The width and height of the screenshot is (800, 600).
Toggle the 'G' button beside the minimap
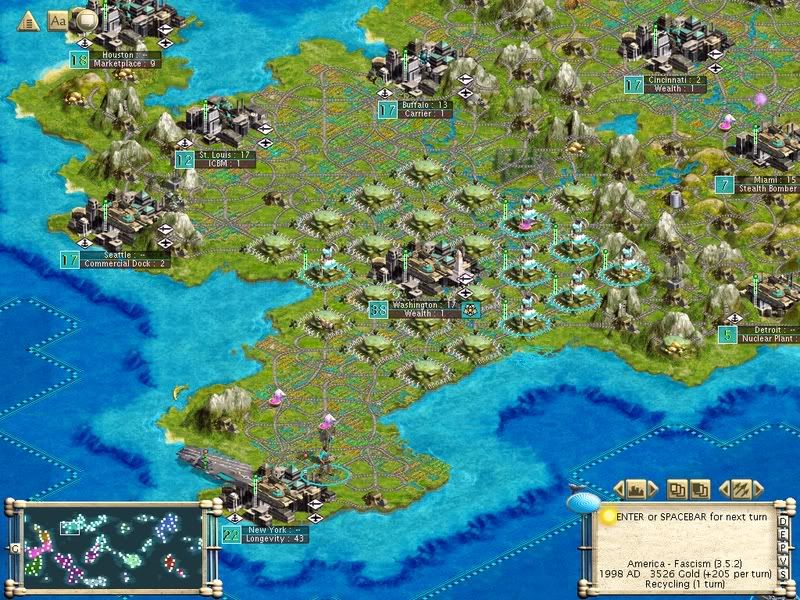[15, 549]
